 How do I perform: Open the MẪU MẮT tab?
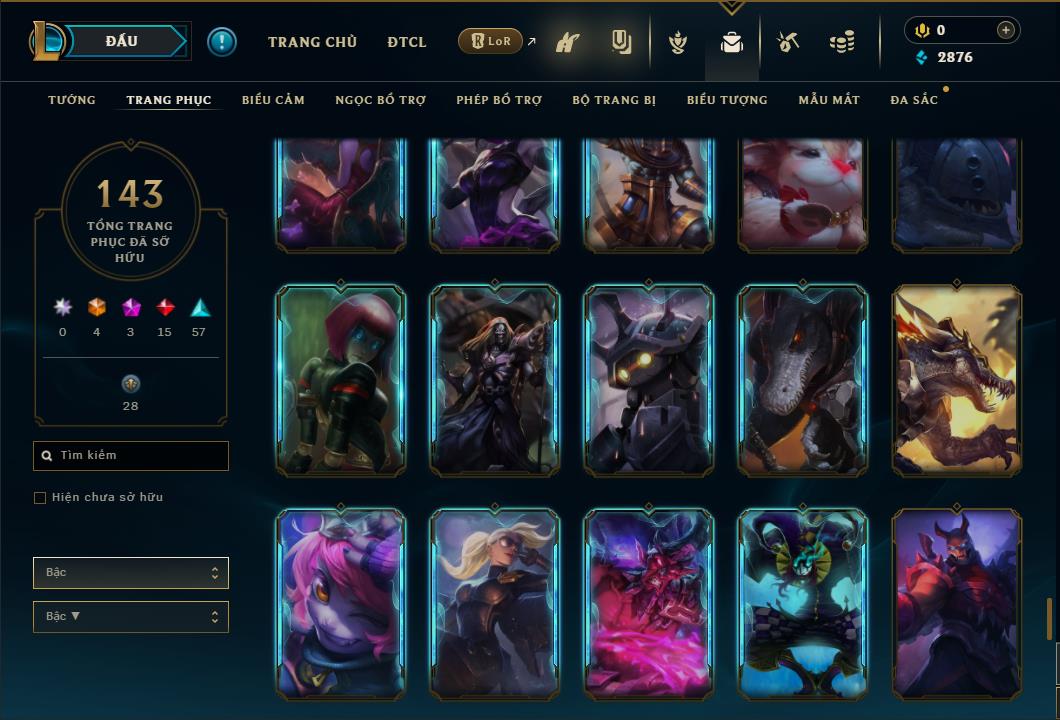pyautogui.click(x=829, y=100)
